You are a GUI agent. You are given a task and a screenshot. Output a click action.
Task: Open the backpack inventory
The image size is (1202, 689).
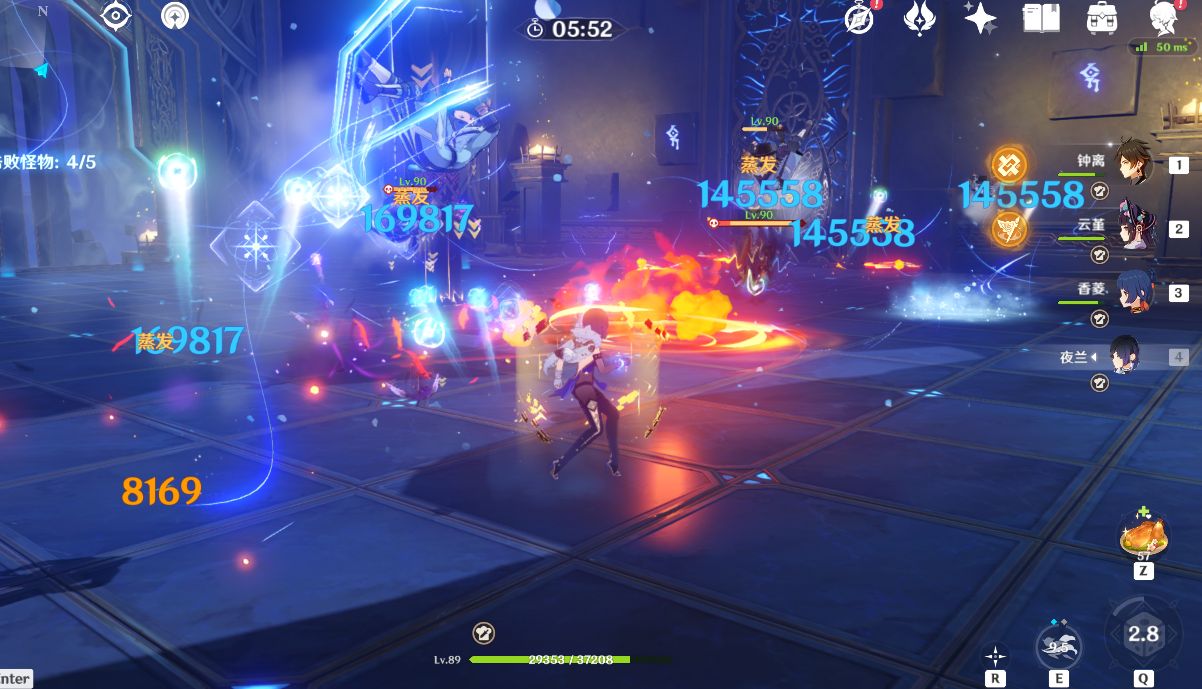[x=1102, y=18]
